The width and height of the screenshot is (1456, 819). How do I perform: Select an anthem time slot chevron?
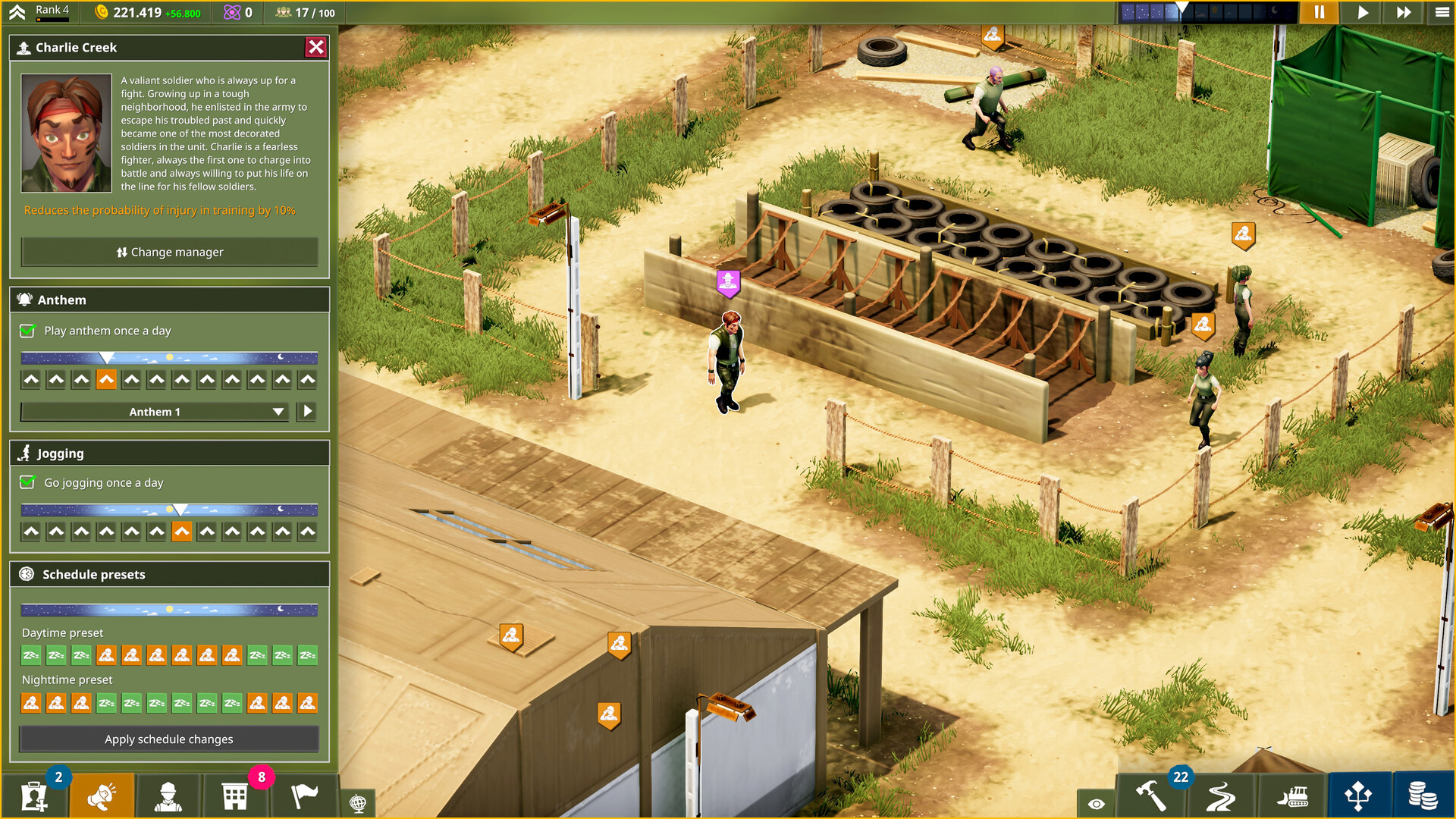click(x=106, y=379)
